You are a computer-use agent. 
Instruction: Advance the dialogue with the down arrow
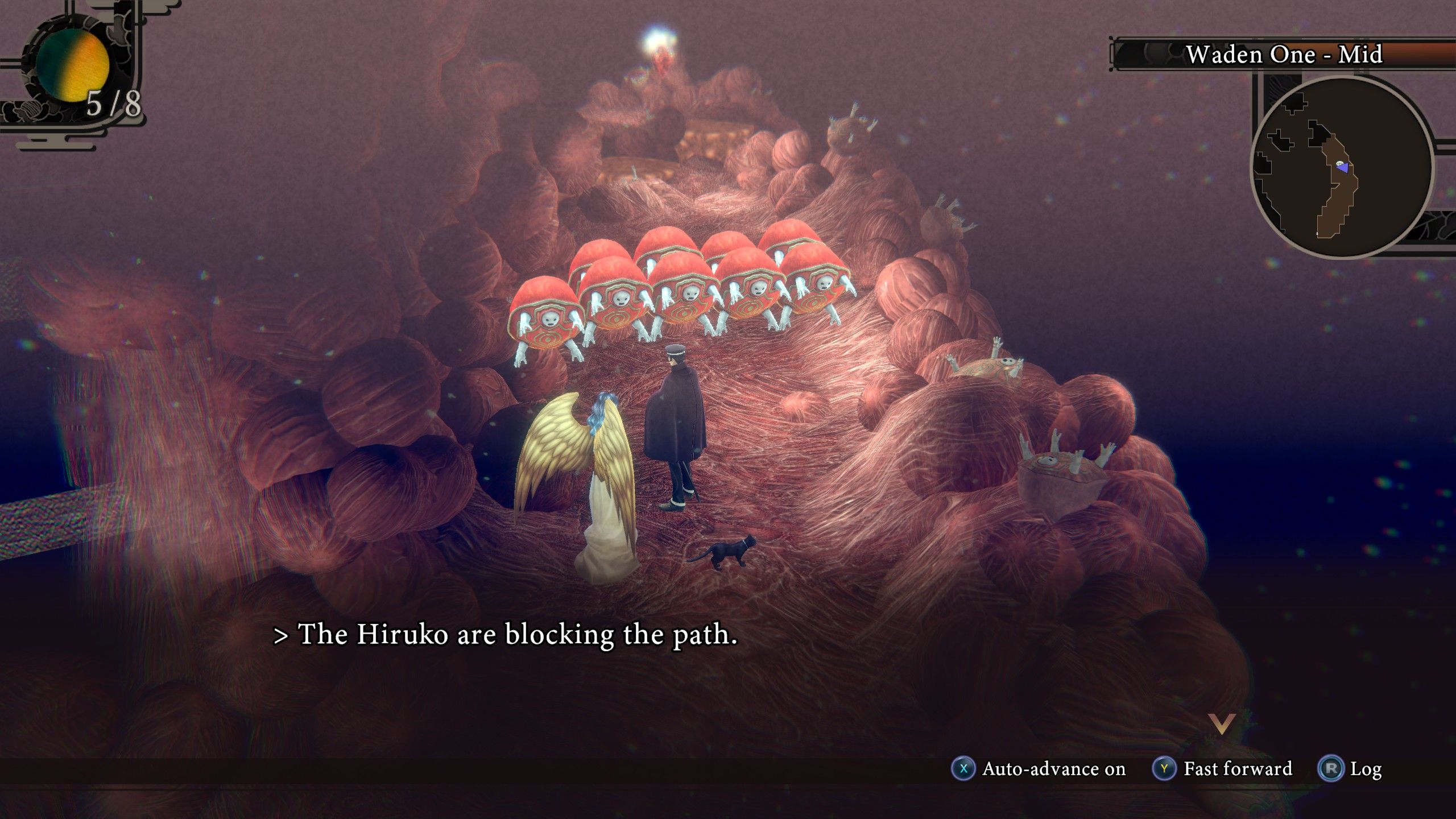[x=1221, y=724]
